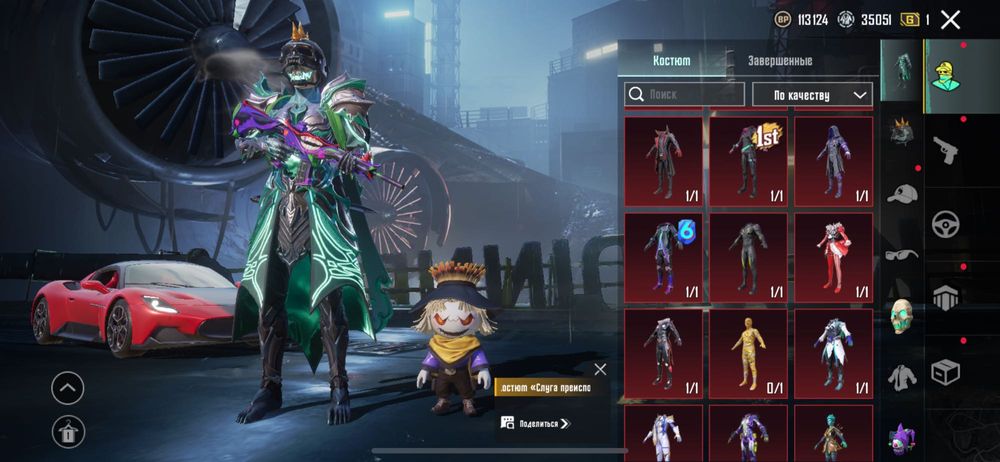1000x462 pixels.
Task: Switch to the Костюм tab
Action: click(671, 61)
